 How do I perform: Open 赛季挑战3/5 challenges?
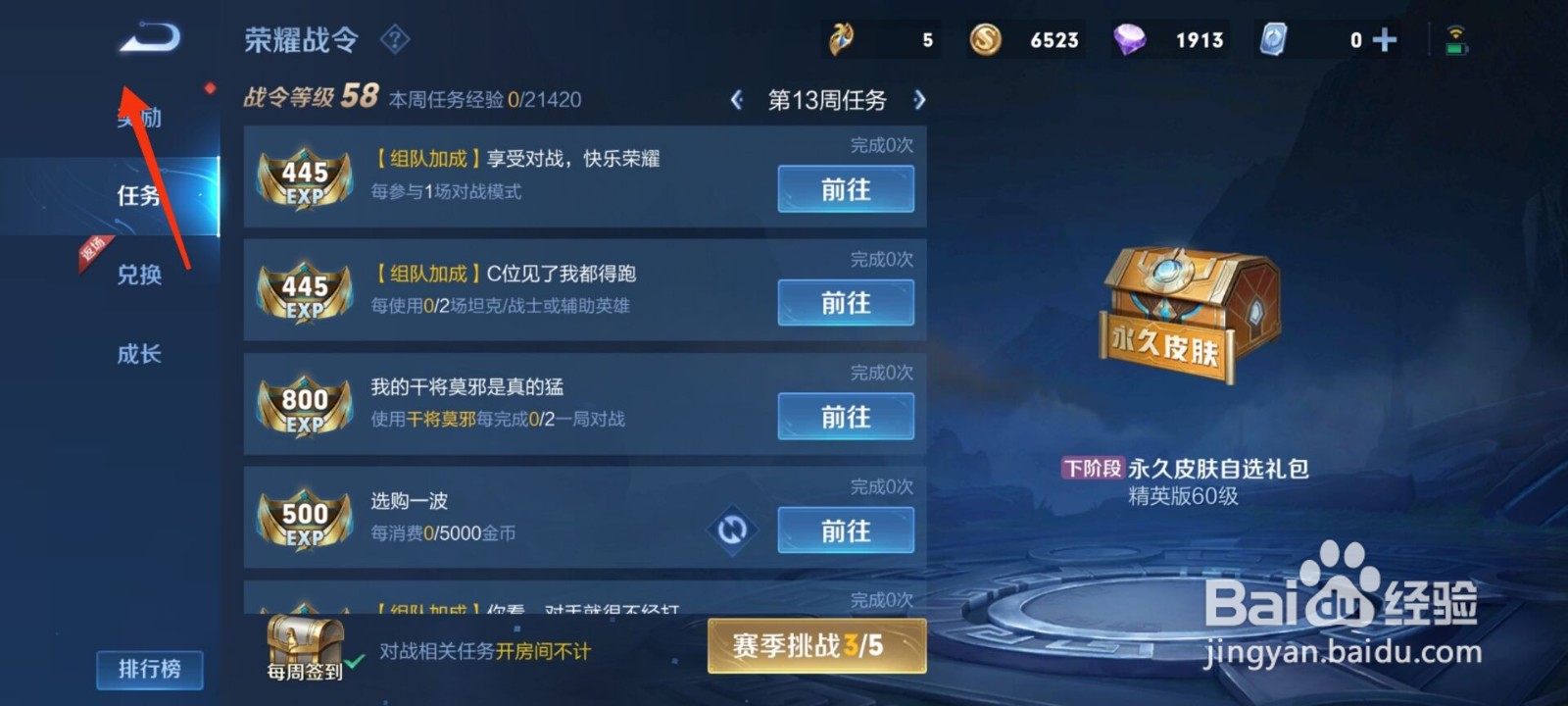coord(816,645)
